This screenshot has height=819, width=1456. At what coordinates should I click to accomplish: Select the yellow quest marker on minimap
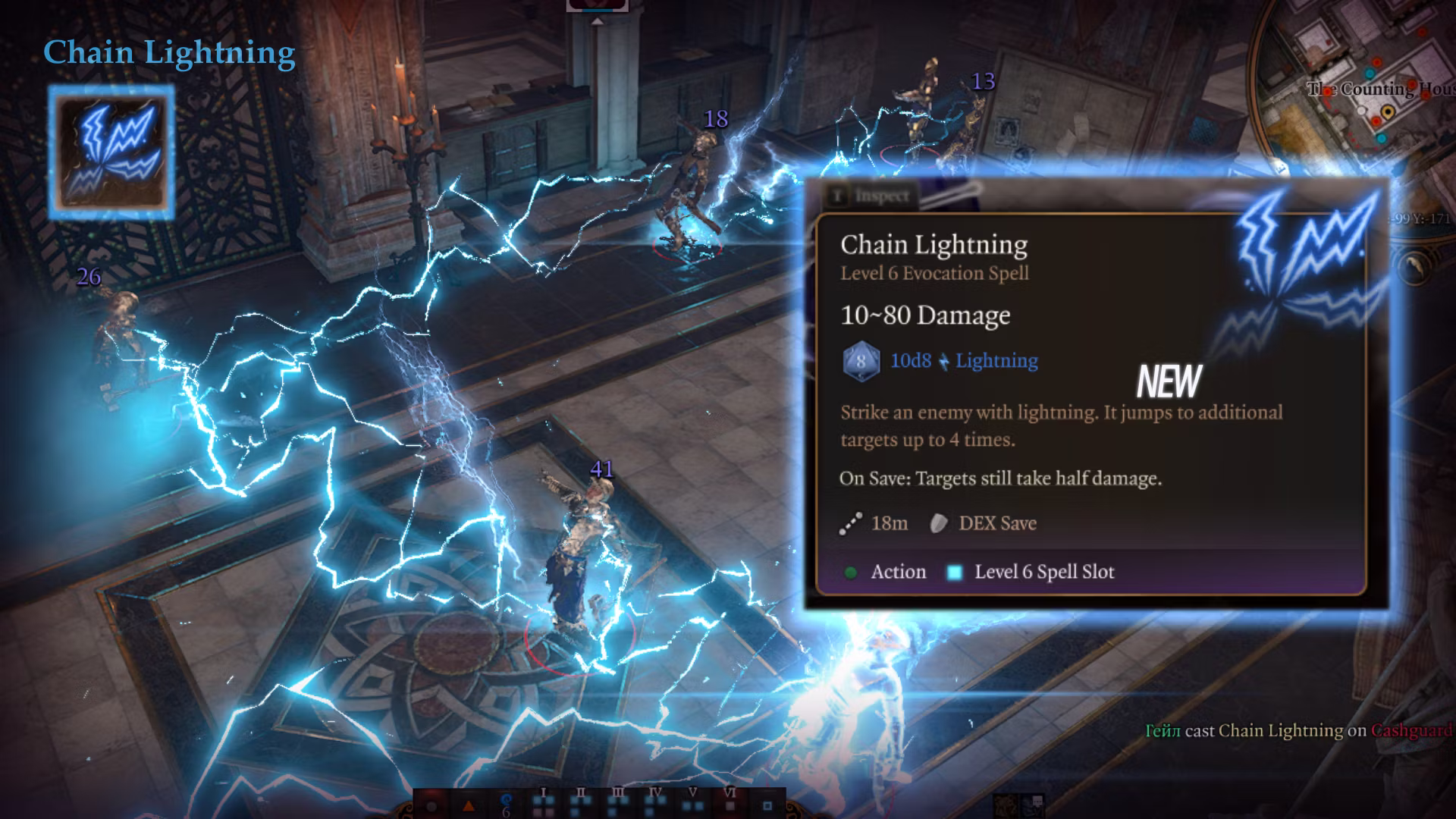(1388, 112)
